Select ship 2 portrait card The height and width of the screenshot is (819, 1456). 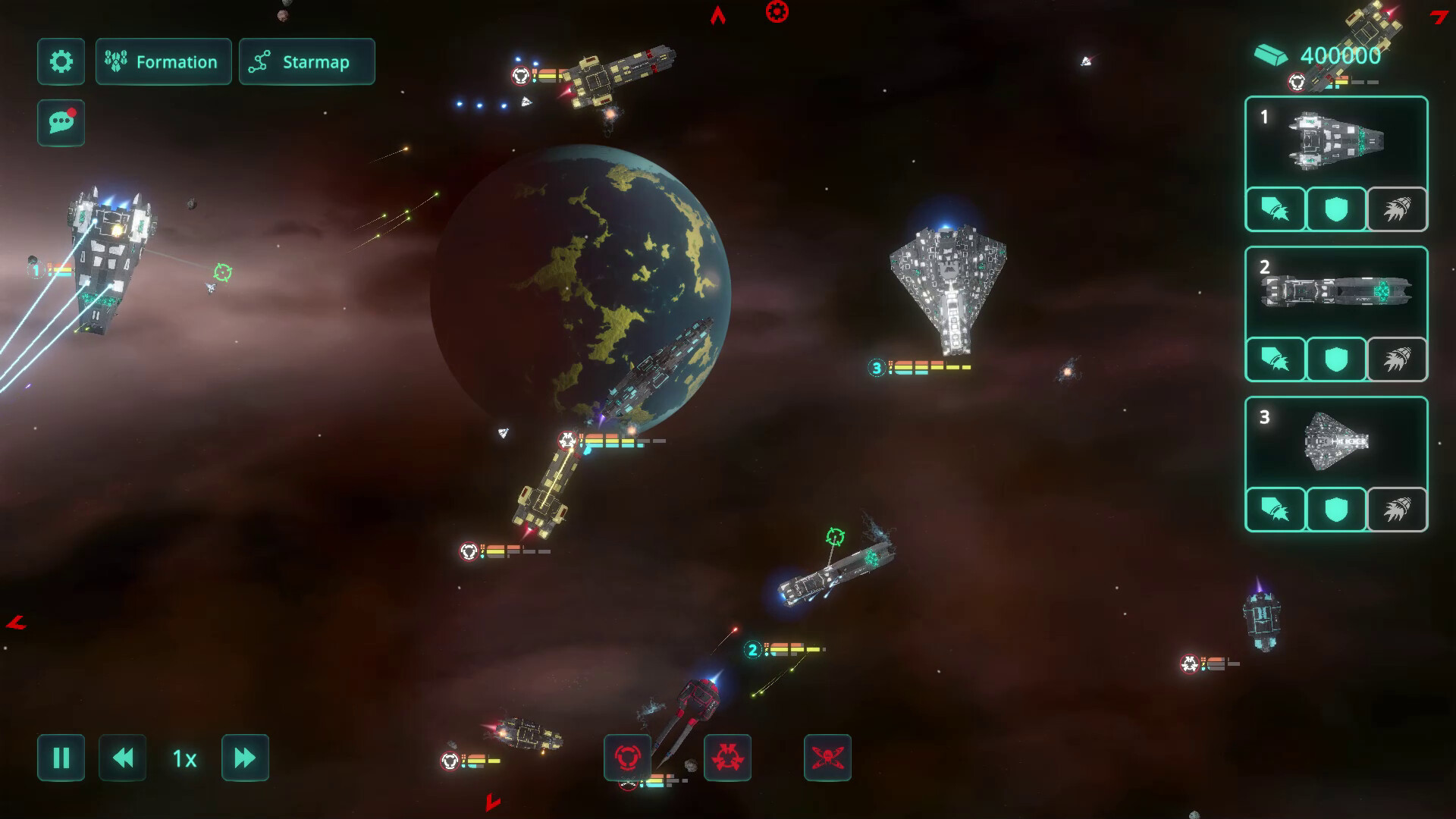pyautogui.click(x=1336, y=292)
